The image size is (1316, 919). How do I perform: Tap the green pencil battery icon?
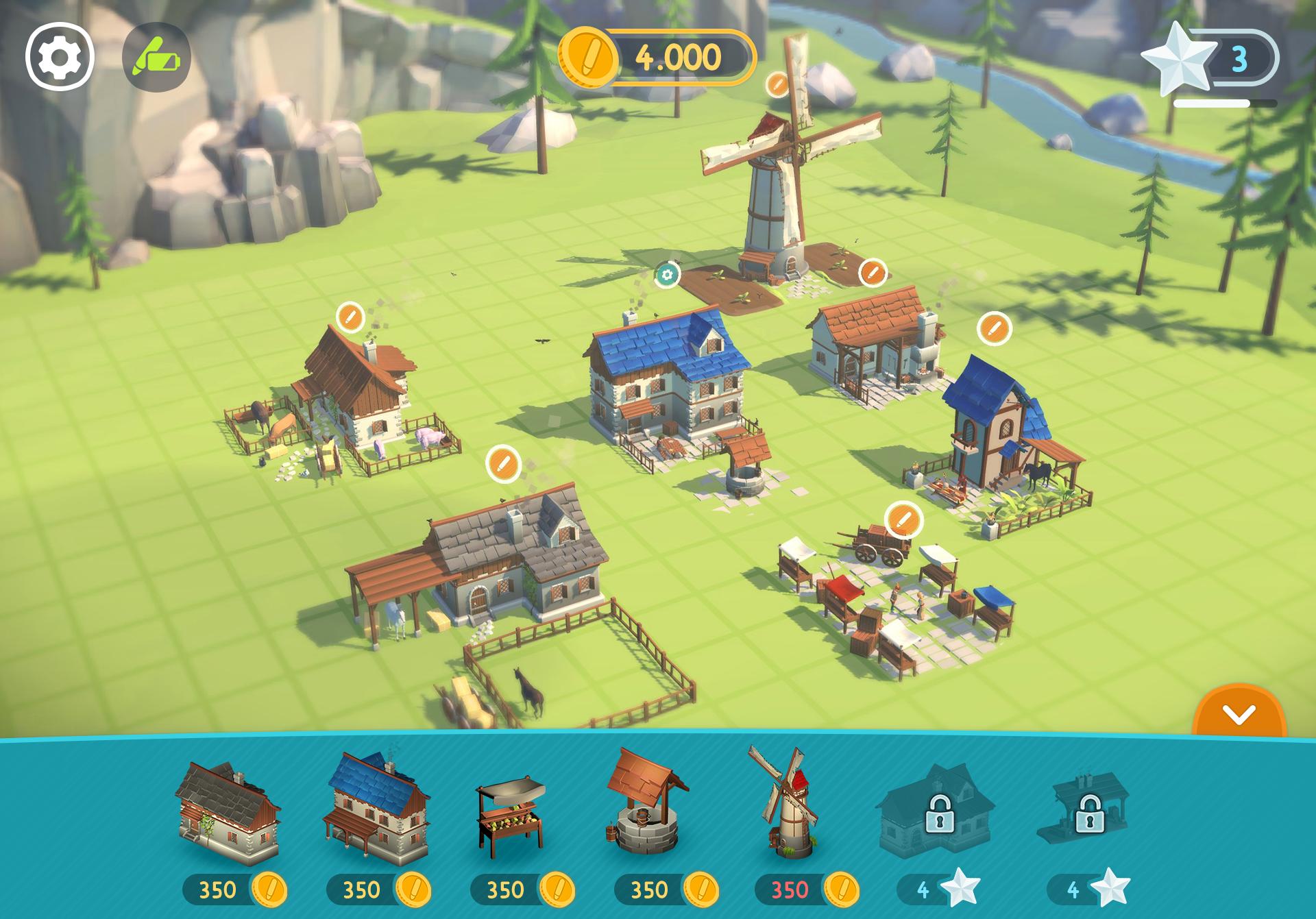(156, 58)
